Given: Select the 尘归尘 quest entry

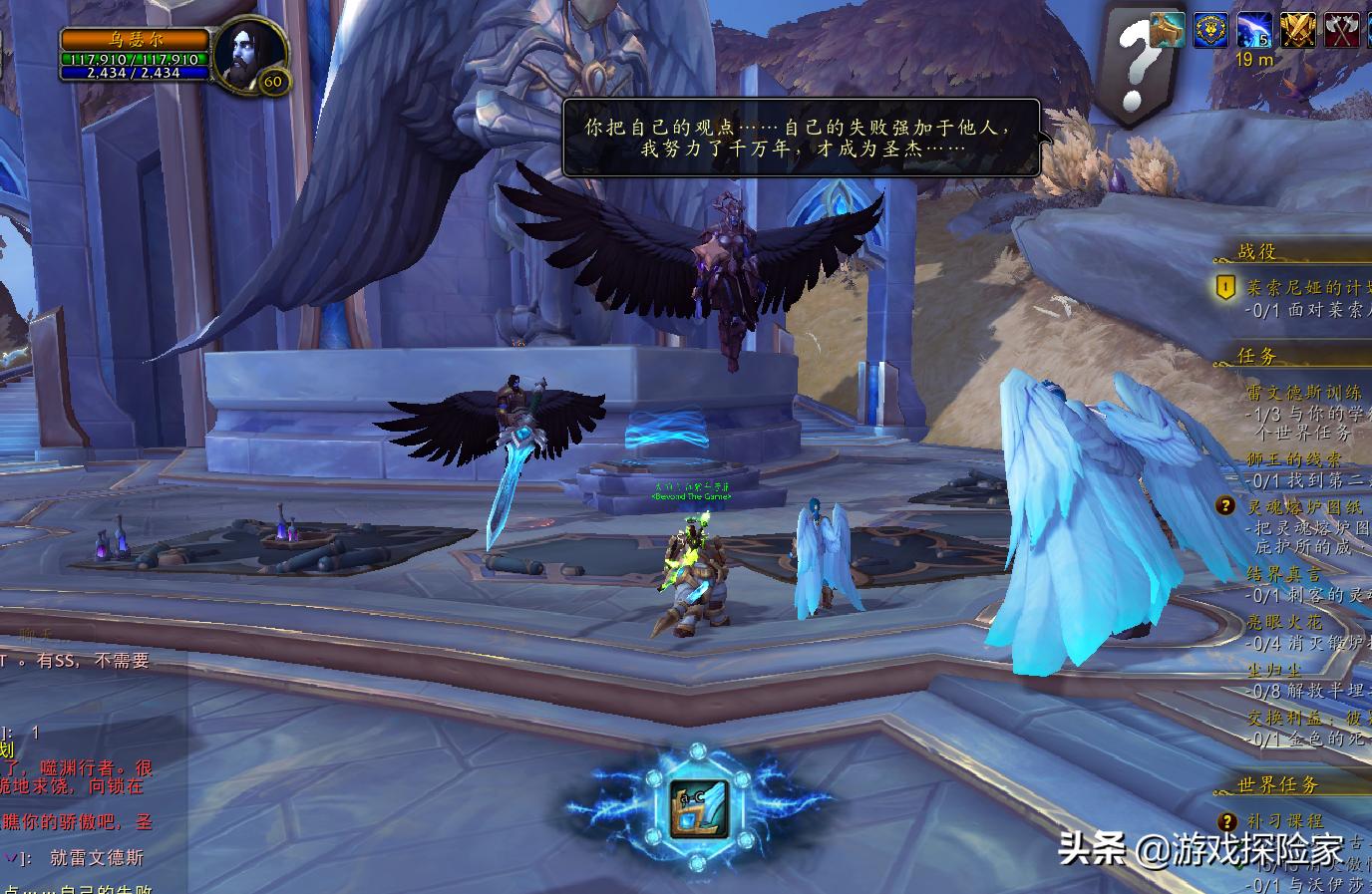Looking at the screenshot, I should point(1274,670).
